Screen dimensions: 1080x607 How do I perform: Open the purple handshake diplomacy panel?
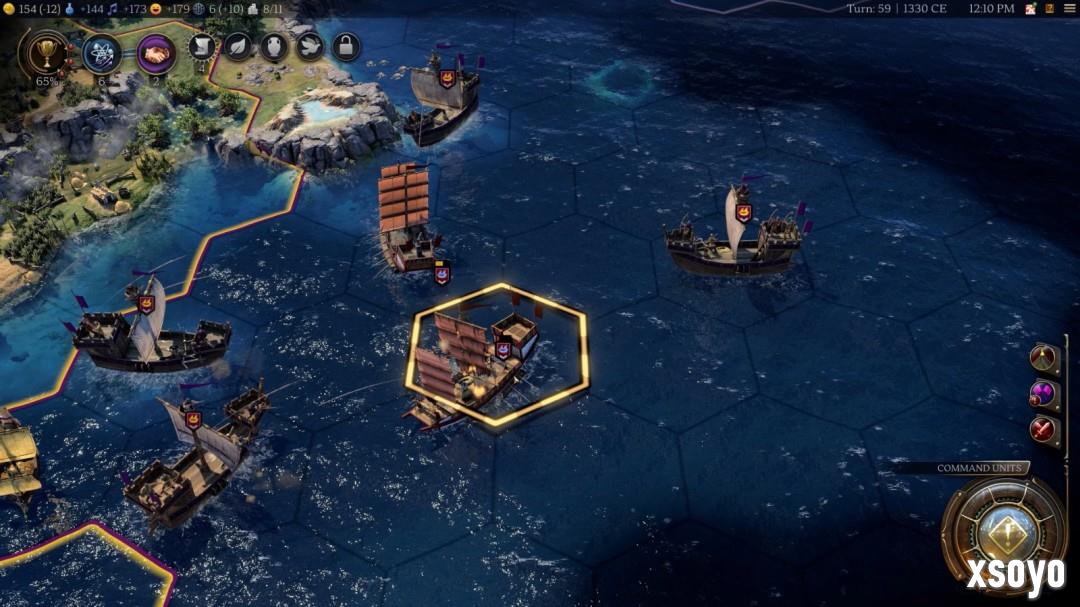pyautogui.click(x=157, y=52)
